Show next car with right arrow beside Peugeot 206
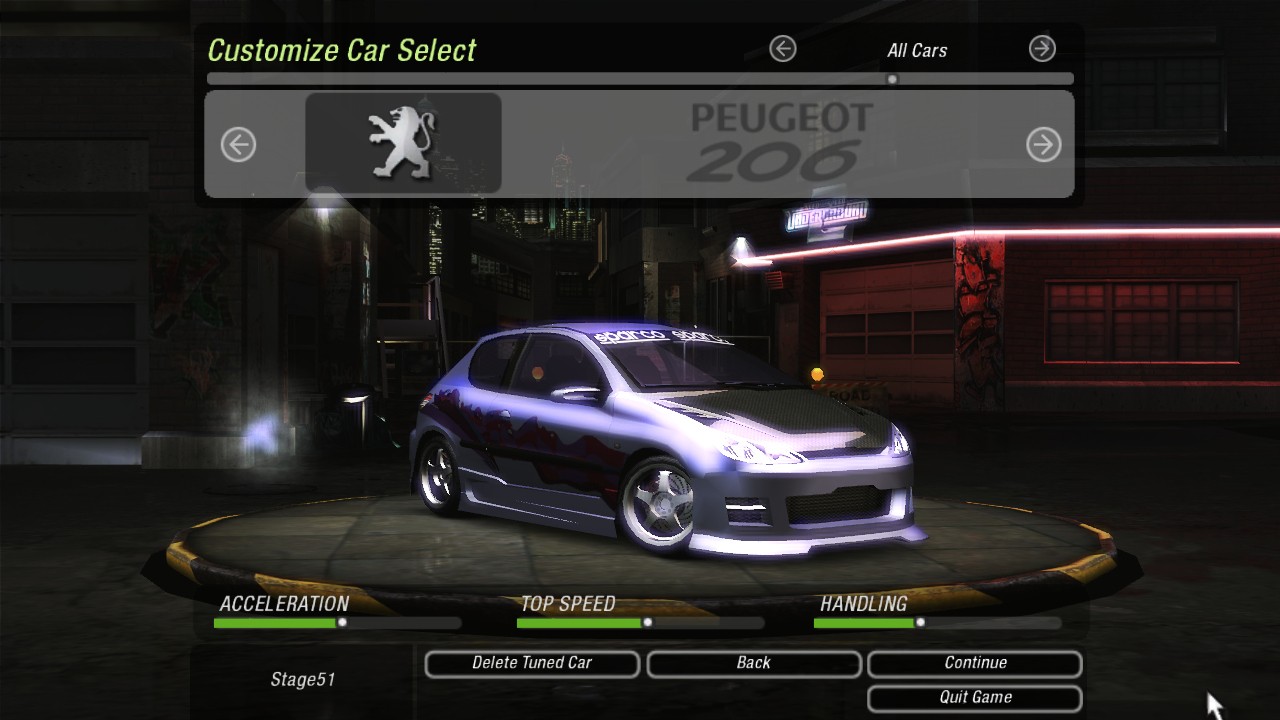This screenshot has width=1280, height=720. pos(1043,145)
